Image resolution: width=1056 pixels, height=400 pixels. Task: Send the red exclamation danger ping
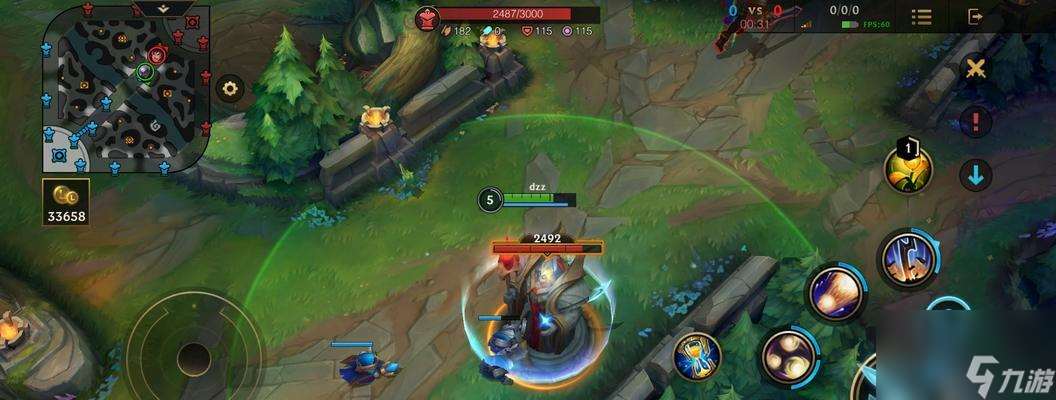point(975,122)
